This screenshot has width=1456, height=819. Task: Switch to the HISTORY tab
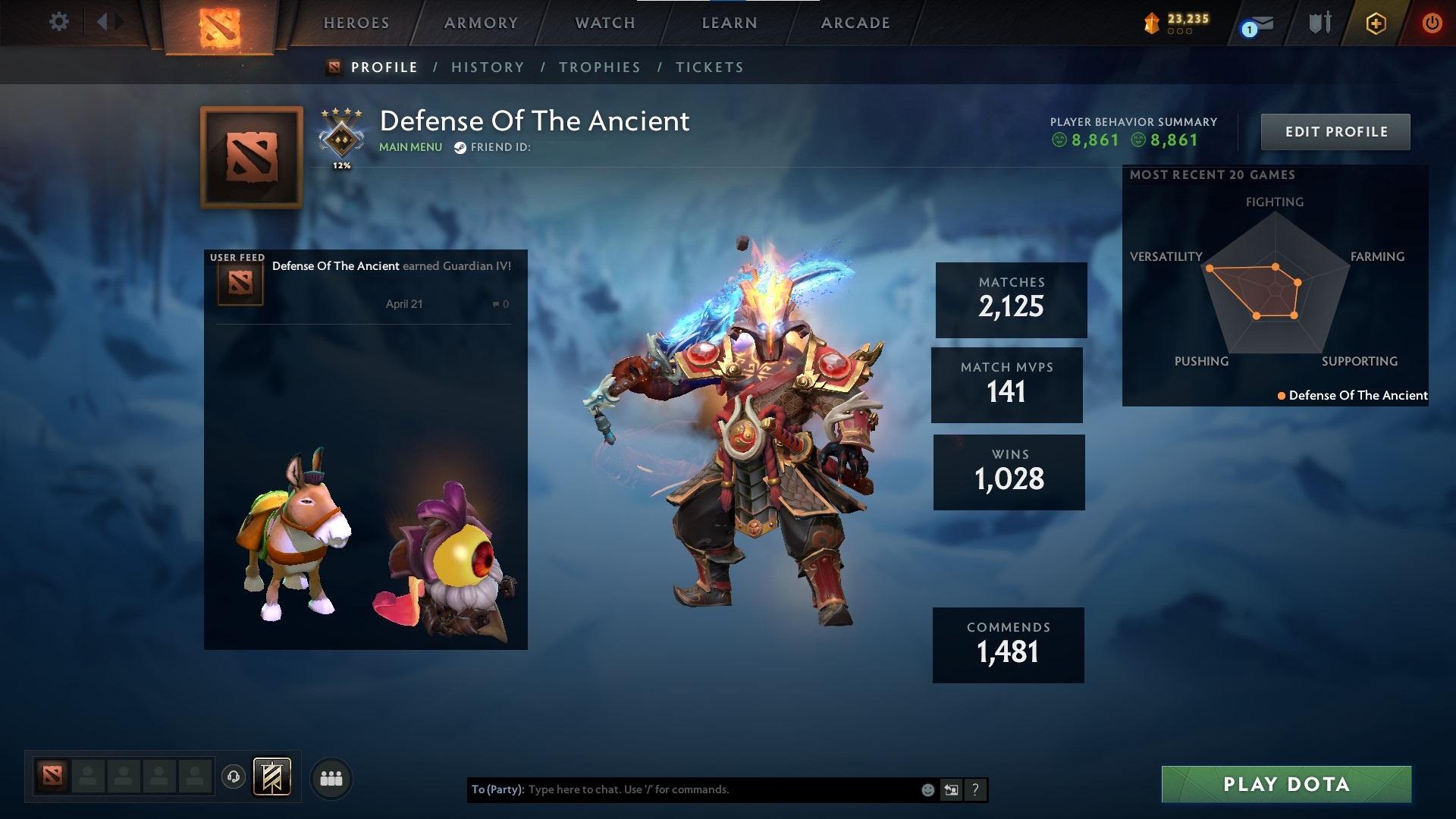click(488, 67)
